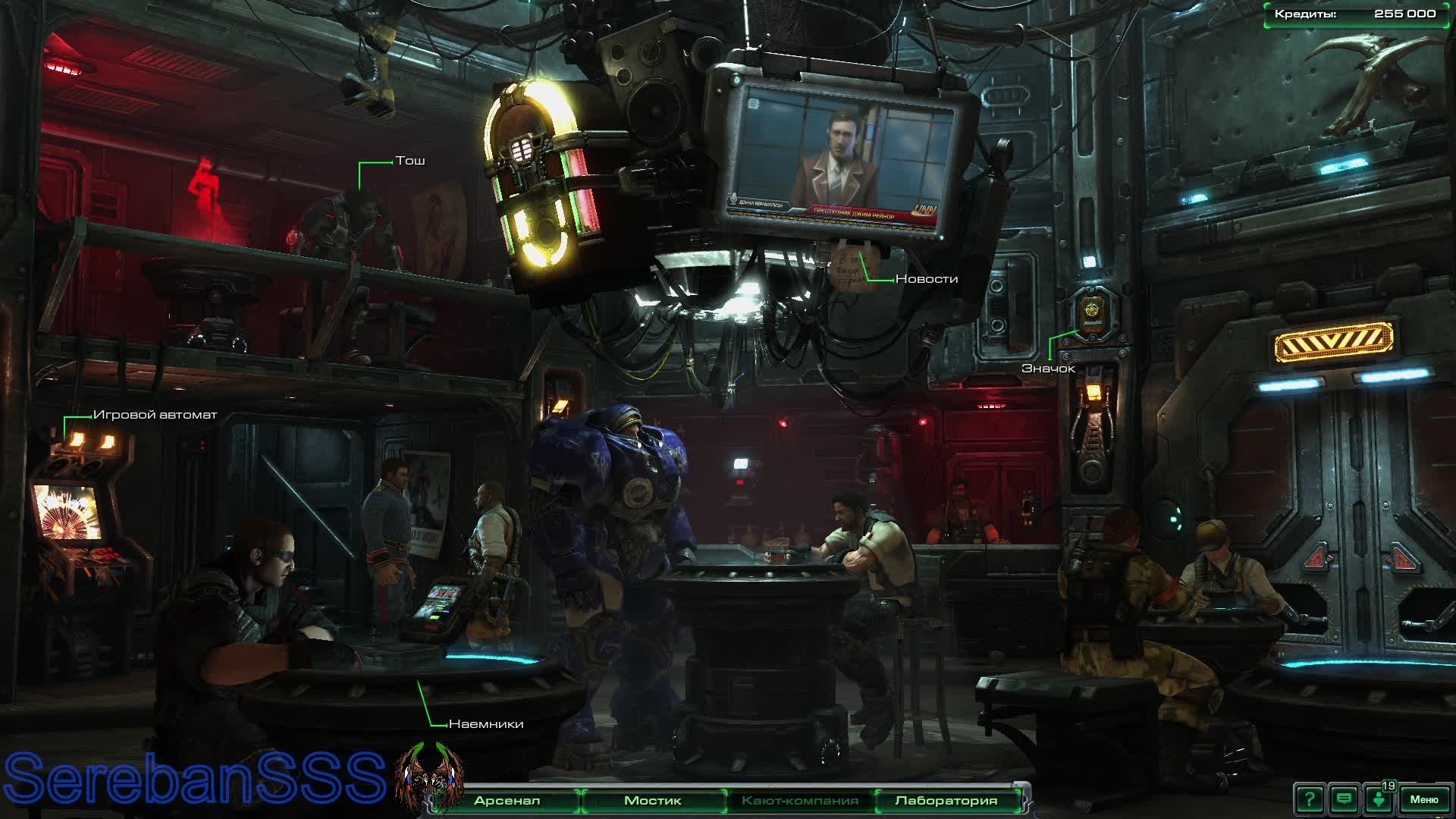Screen dimensions: 1456x819
Task: Switch to the Мостик tab
Action: click(x=652, y=801)
